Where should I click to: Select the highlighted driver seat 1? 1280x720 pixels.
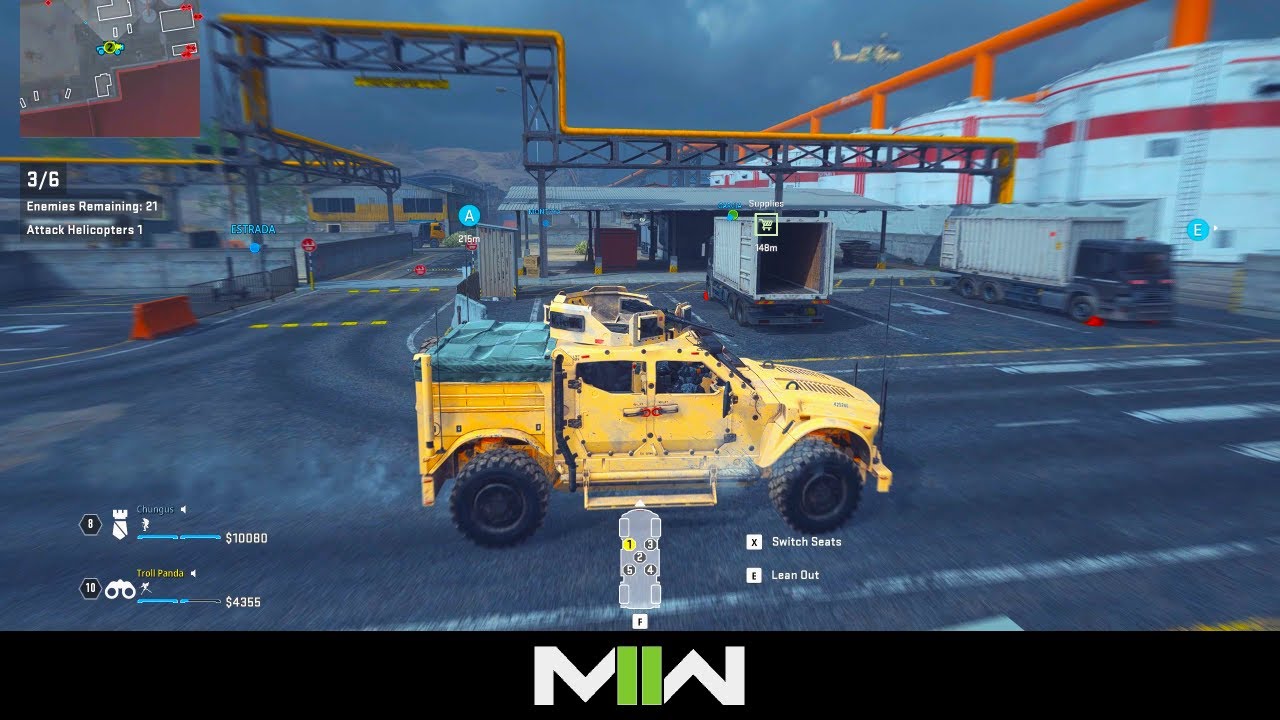pyautogui.click(x=630, y=544)
